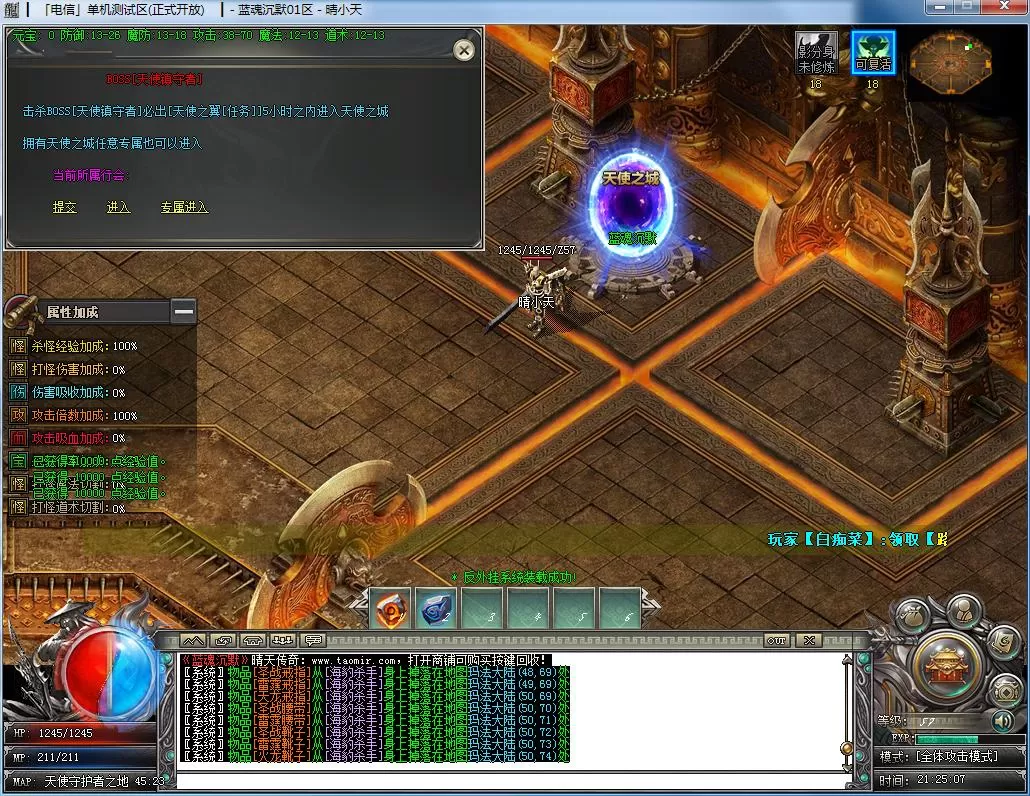Viewport: 1030px width, 796px height.
Task: Open the character profile round icon
Action: click(963, 610)
